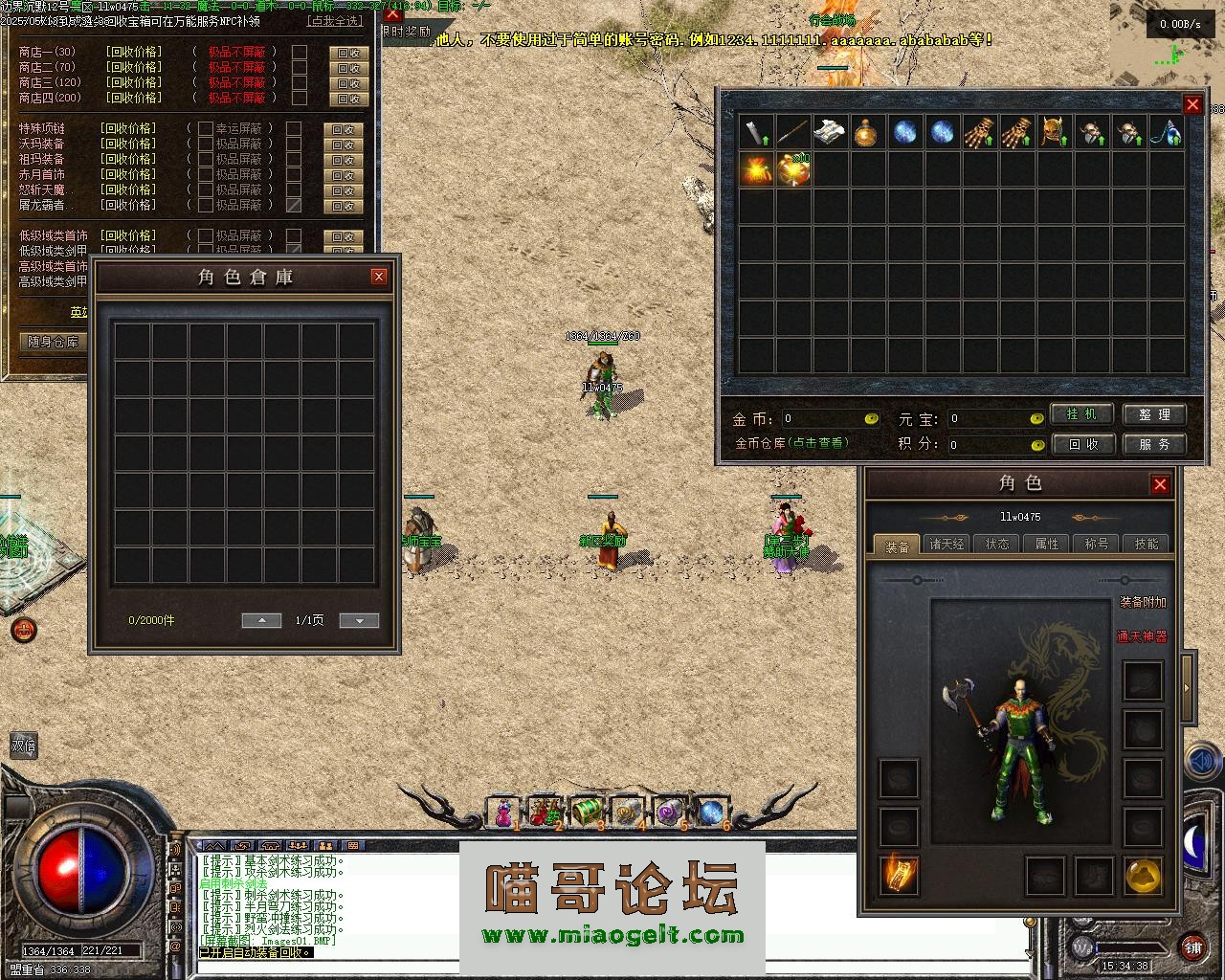Sort the bag with the 整理 button
The height and width of the screenshot is (980, 1225).
pos(1154,414)
